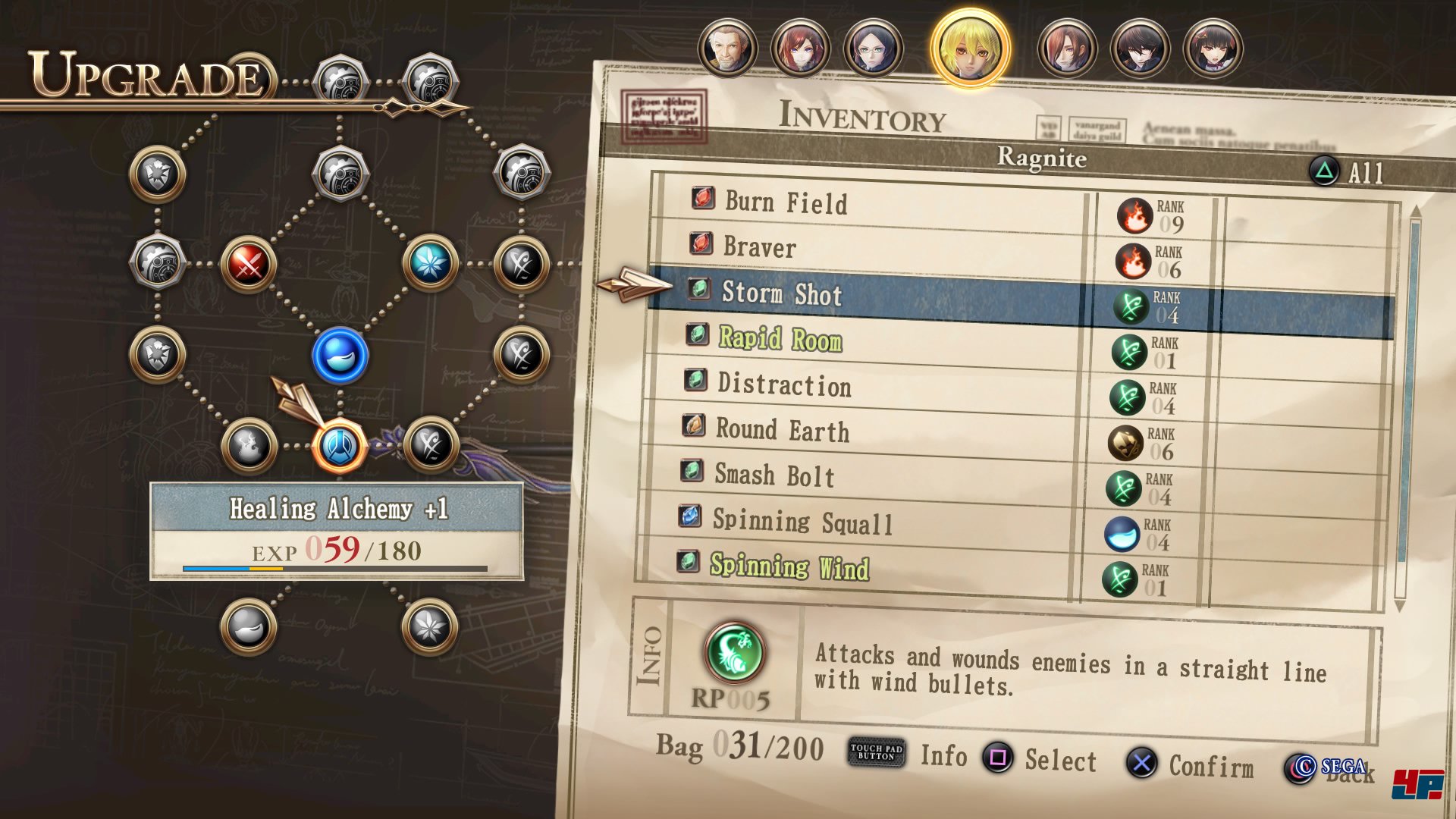Pick Spinning Squall from inventory
Viewport: 1456px width, 819px height.
(802, 522)
